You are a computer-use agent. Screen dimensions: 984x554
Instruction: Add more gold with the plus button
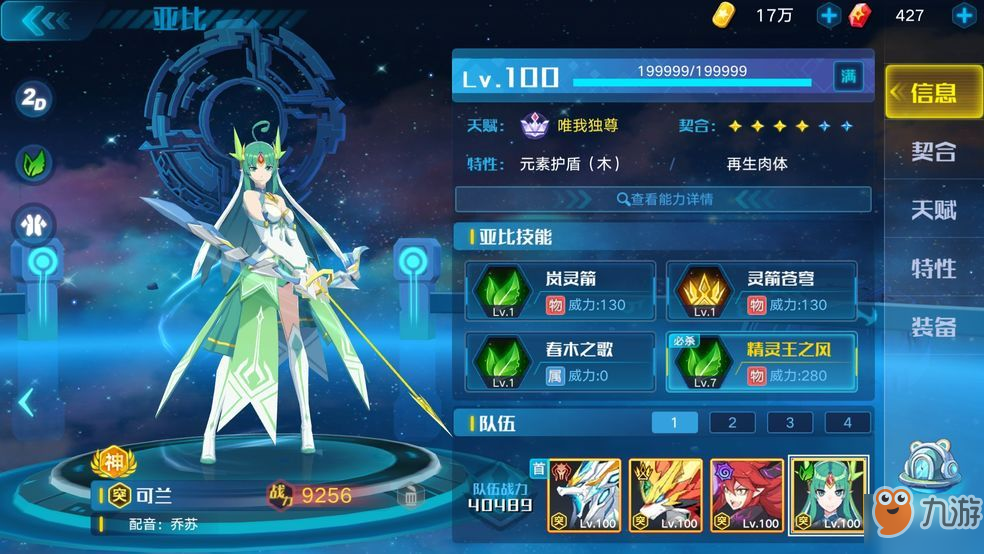tap(829, 15)
